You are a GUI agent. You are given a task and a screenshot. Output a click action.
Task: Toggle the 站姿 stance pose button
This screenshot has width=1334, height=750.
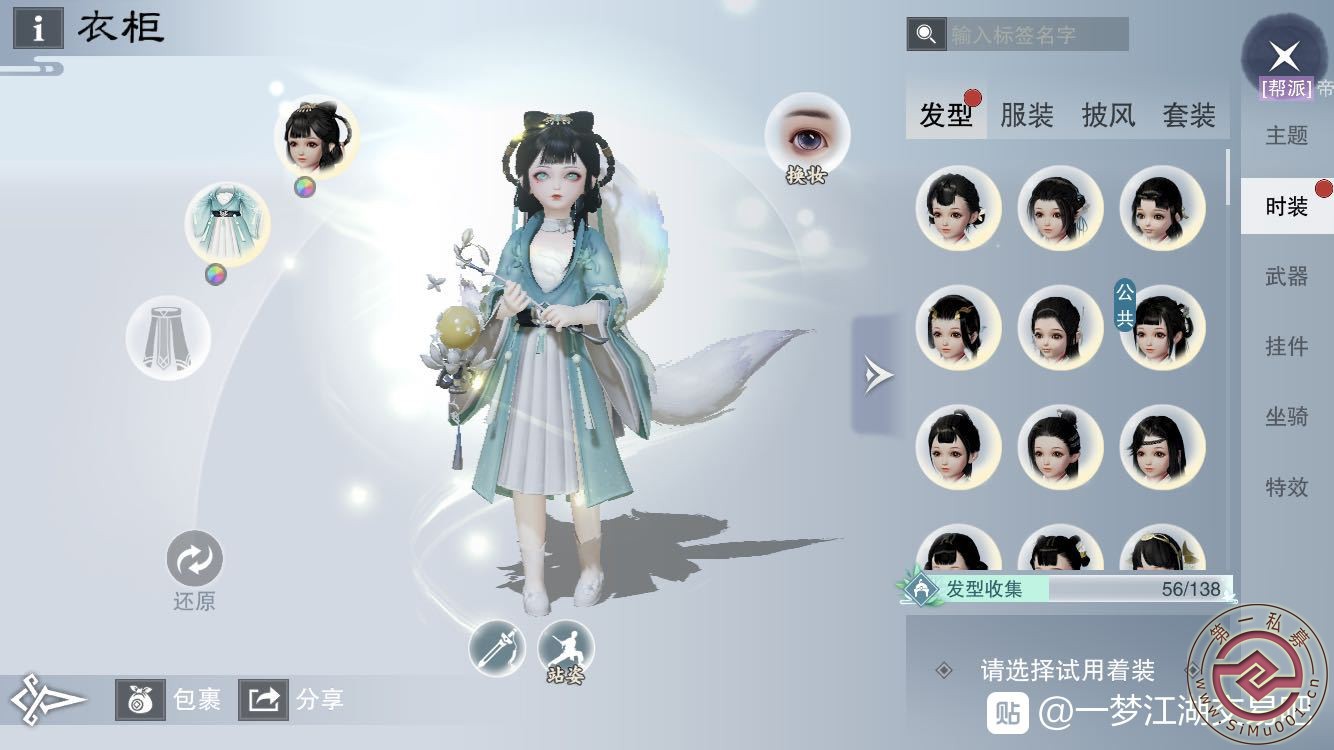pyautogui.click(x=566, y=650)
